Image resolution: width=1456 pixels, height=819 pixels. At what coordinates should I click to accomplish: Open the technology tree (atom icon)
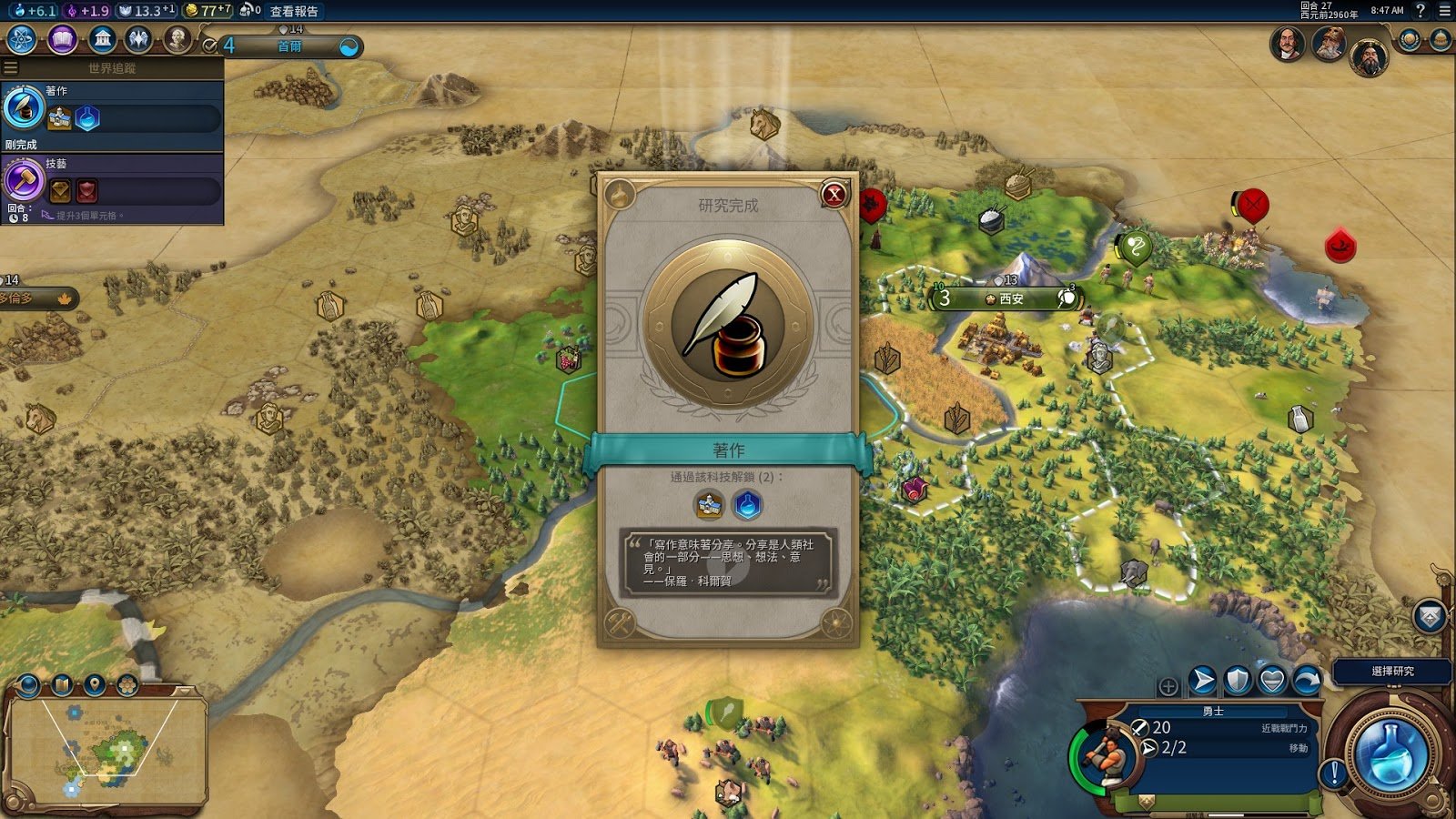[22, 40]
